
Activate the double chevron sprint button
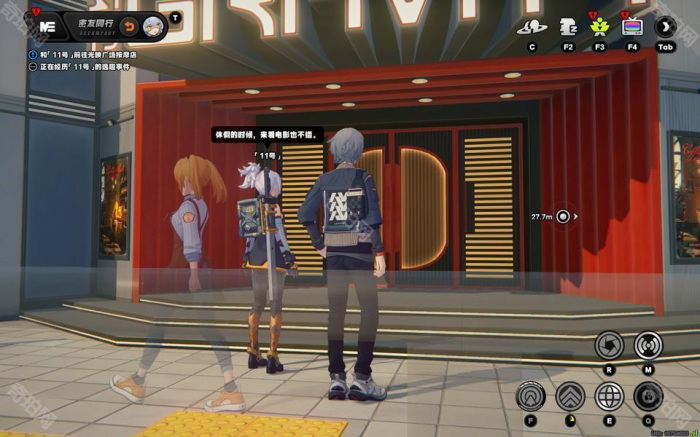pos(570,397)
